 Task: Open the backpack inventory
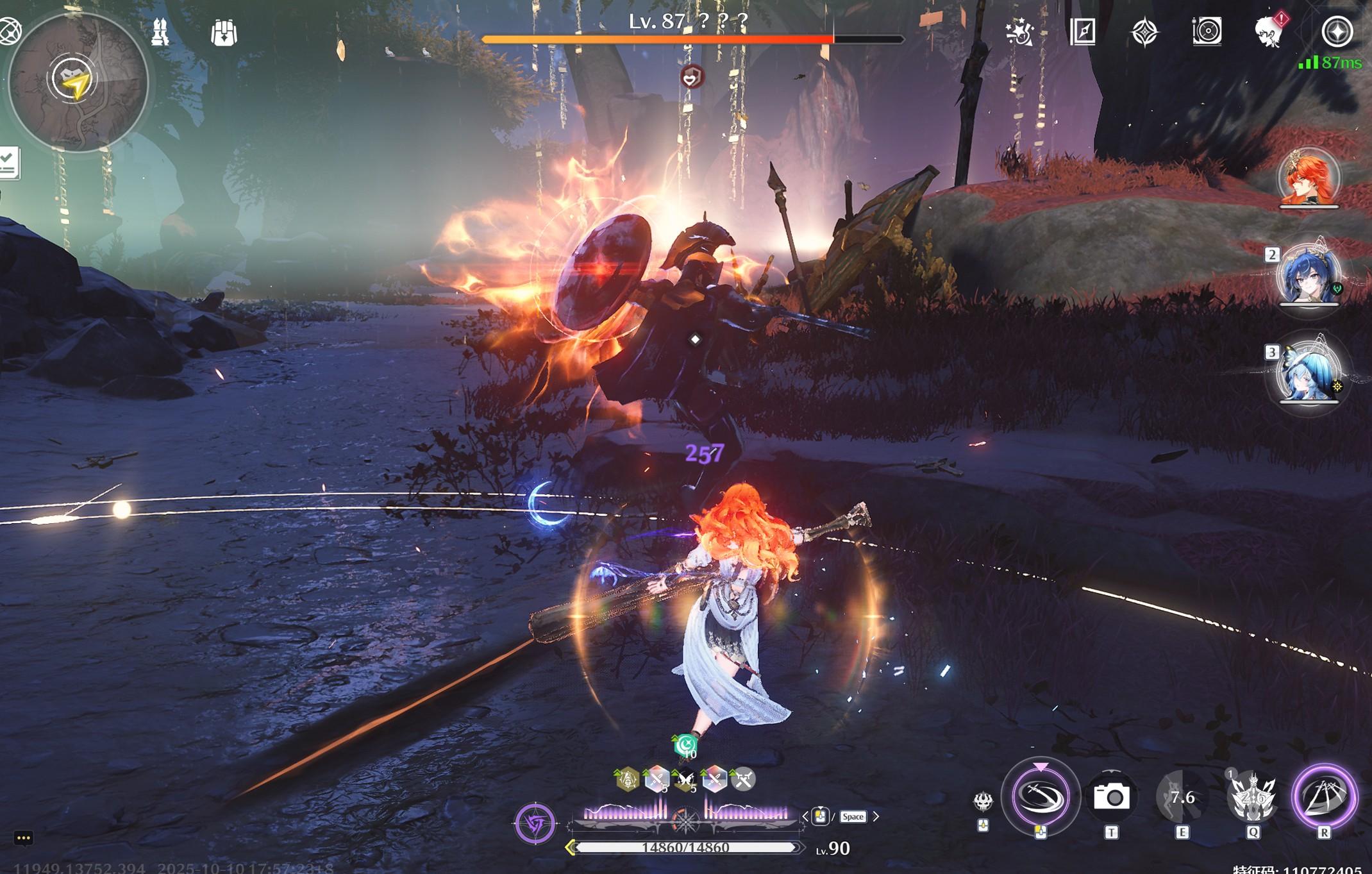pyautogui.click(x=224, y=32)
